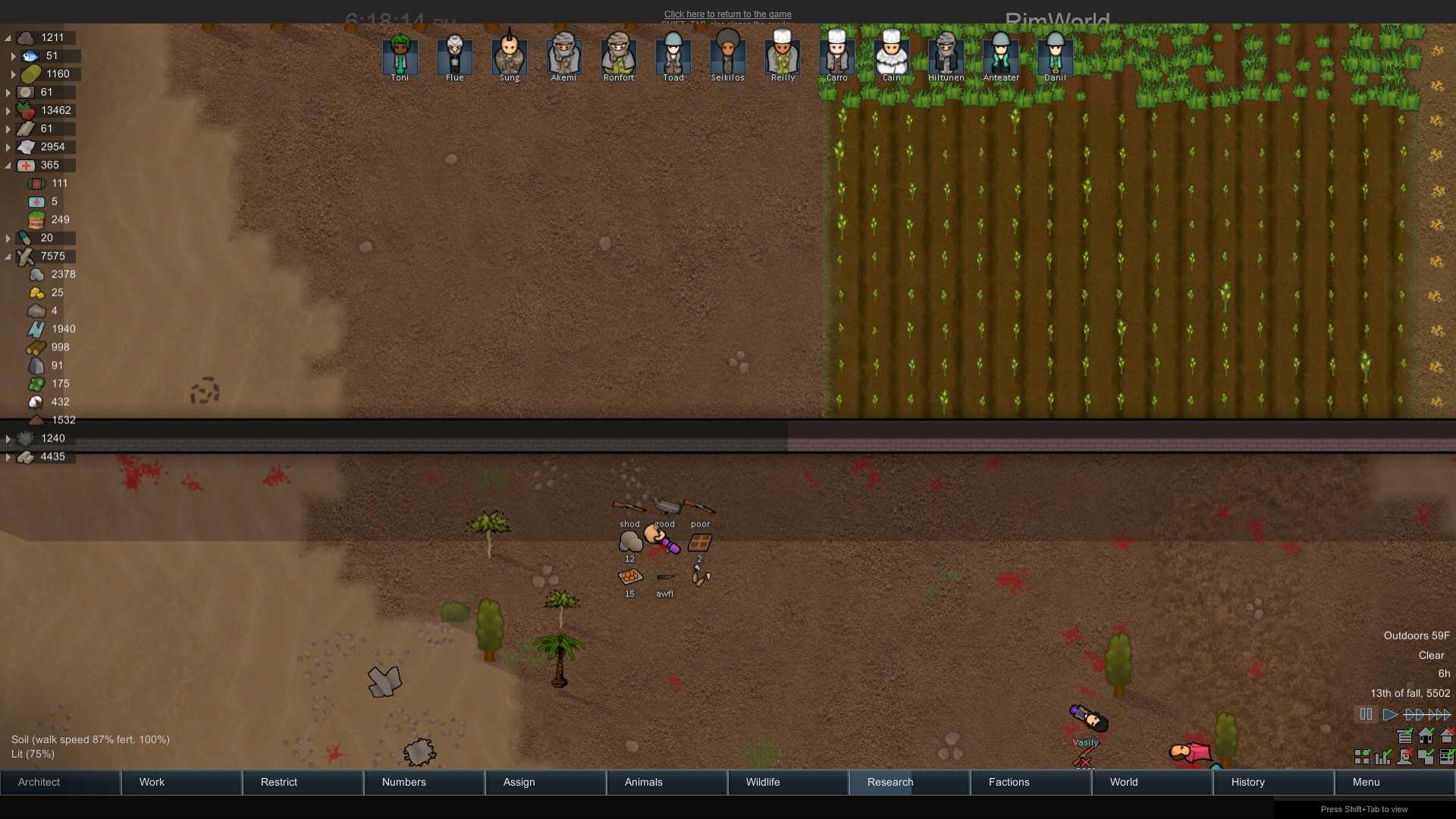Image resolution: width=1456 pixels, height=819 pixels.
Task: Collapse the medicine resource category
Action: (x=8, y=165)
